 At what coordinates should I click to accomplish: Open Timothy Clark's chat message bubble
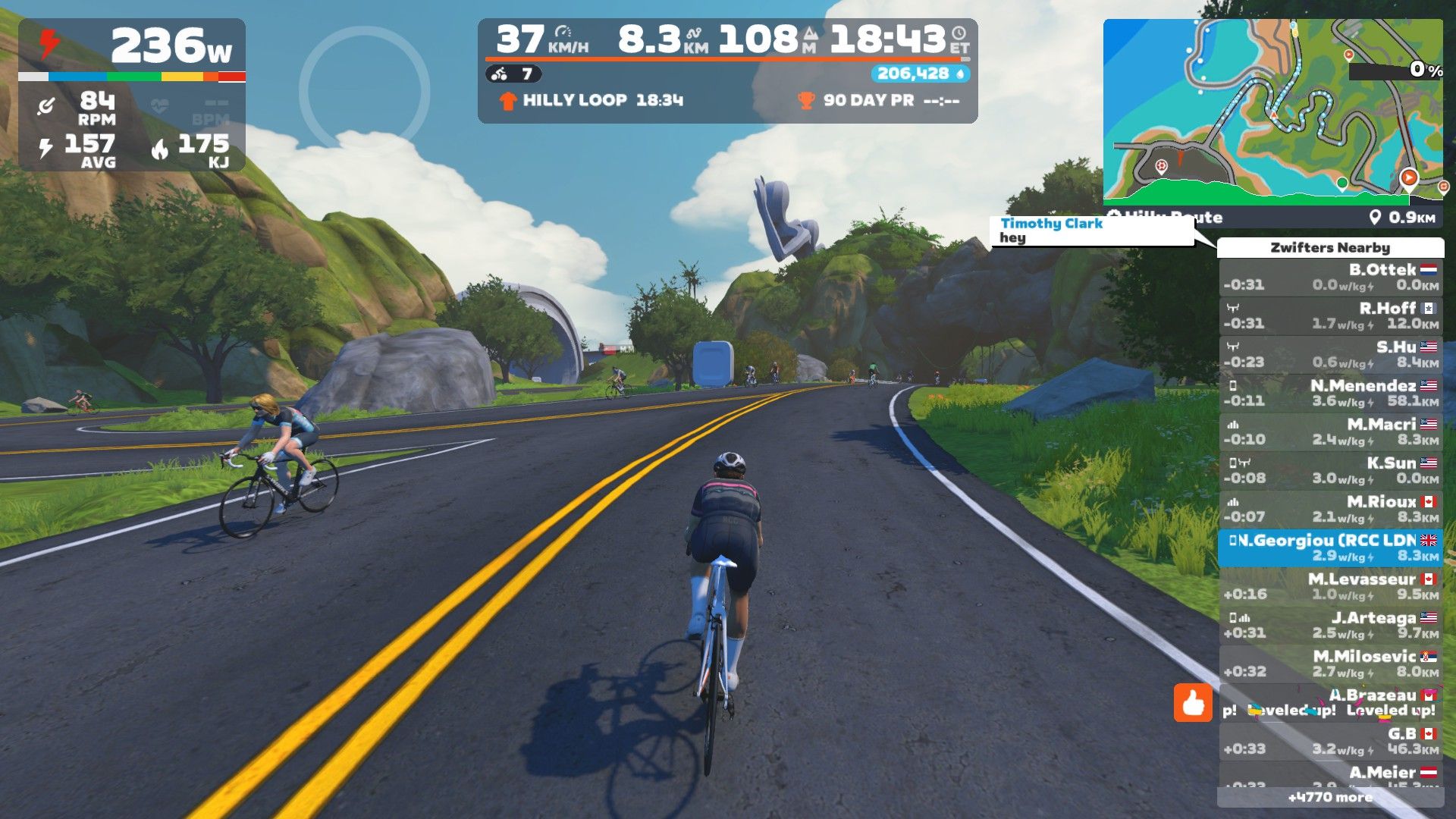point(1091,231)
